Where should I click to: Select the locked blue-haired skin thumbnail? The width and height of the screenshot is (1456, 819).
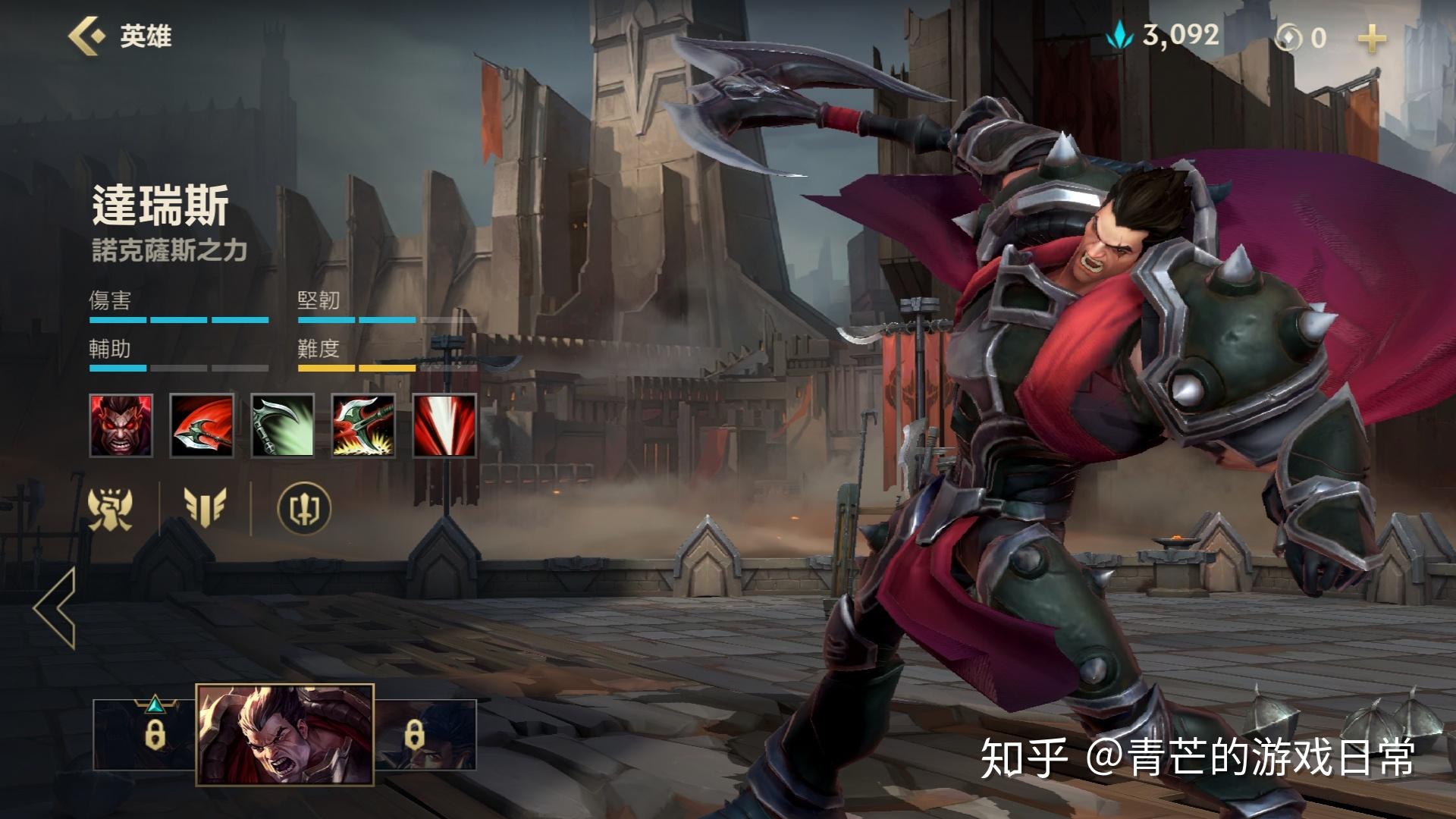[426, 734]
